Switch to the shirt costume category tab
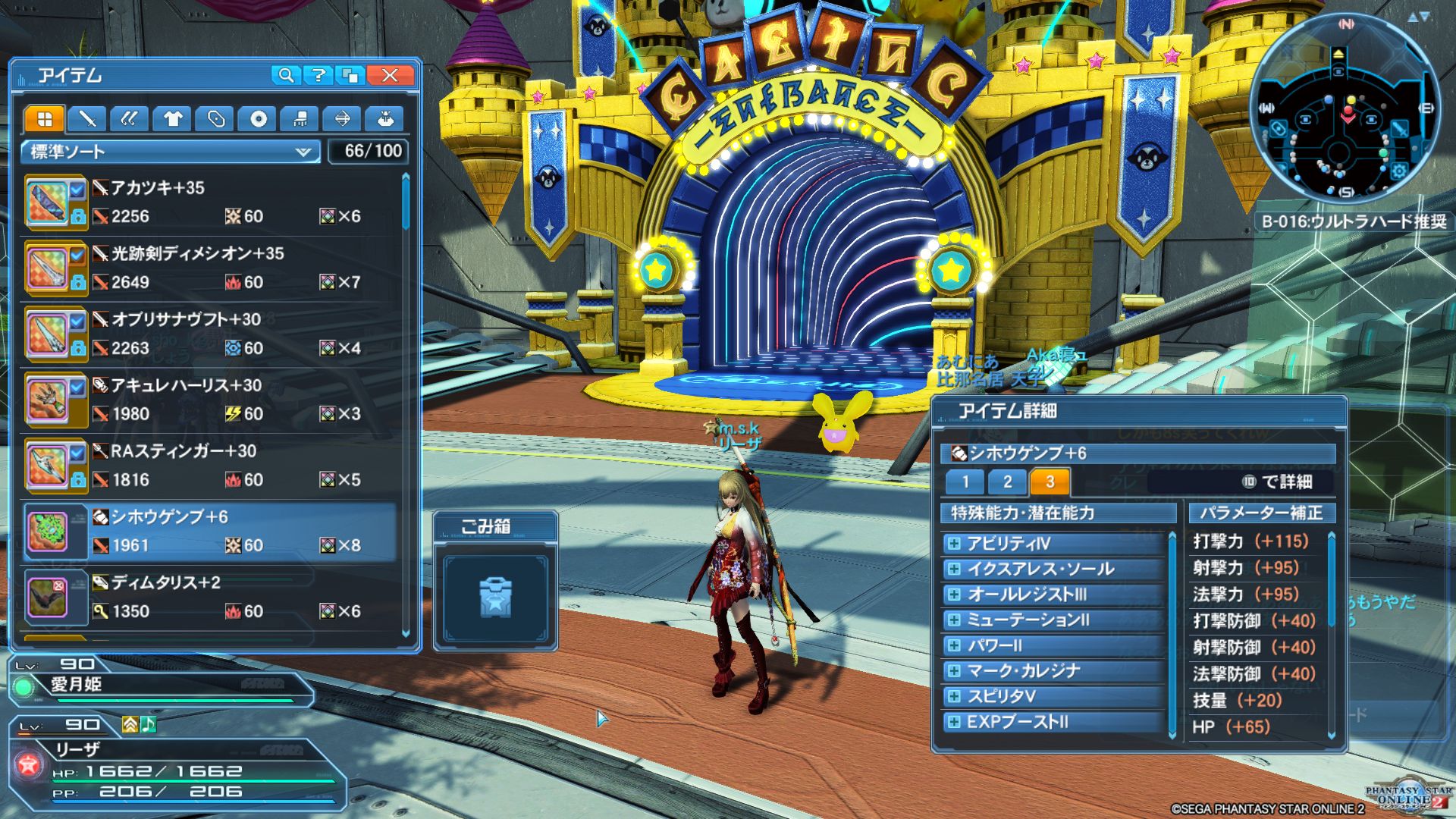The image size is (1456, 819). click(172, 119)
